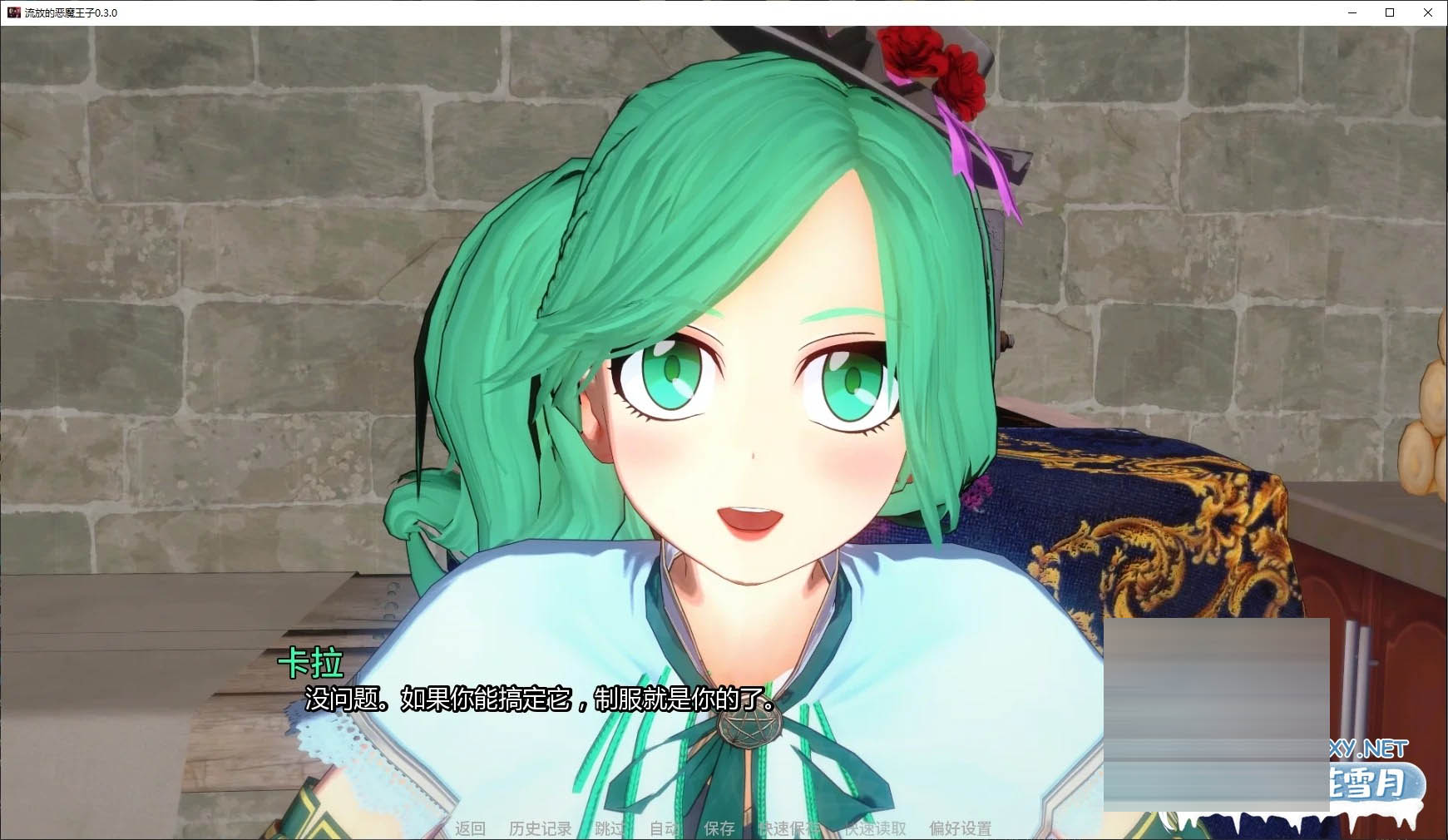Click the title bar text 流放的恶魔王子0.3.0

(x=71, y=12)
